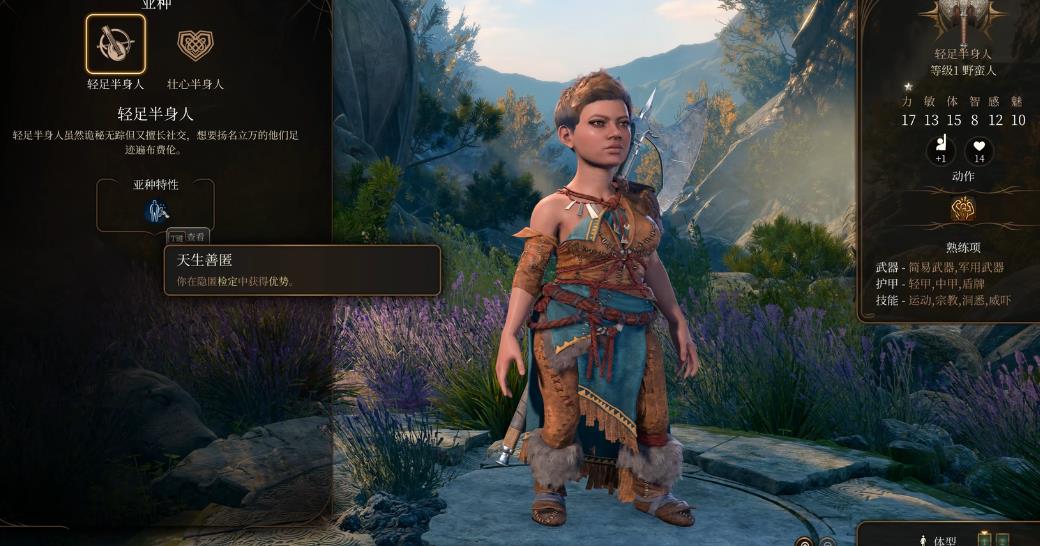
Task: Open the barbarian axe class emblem
Action: pos(962,20)
